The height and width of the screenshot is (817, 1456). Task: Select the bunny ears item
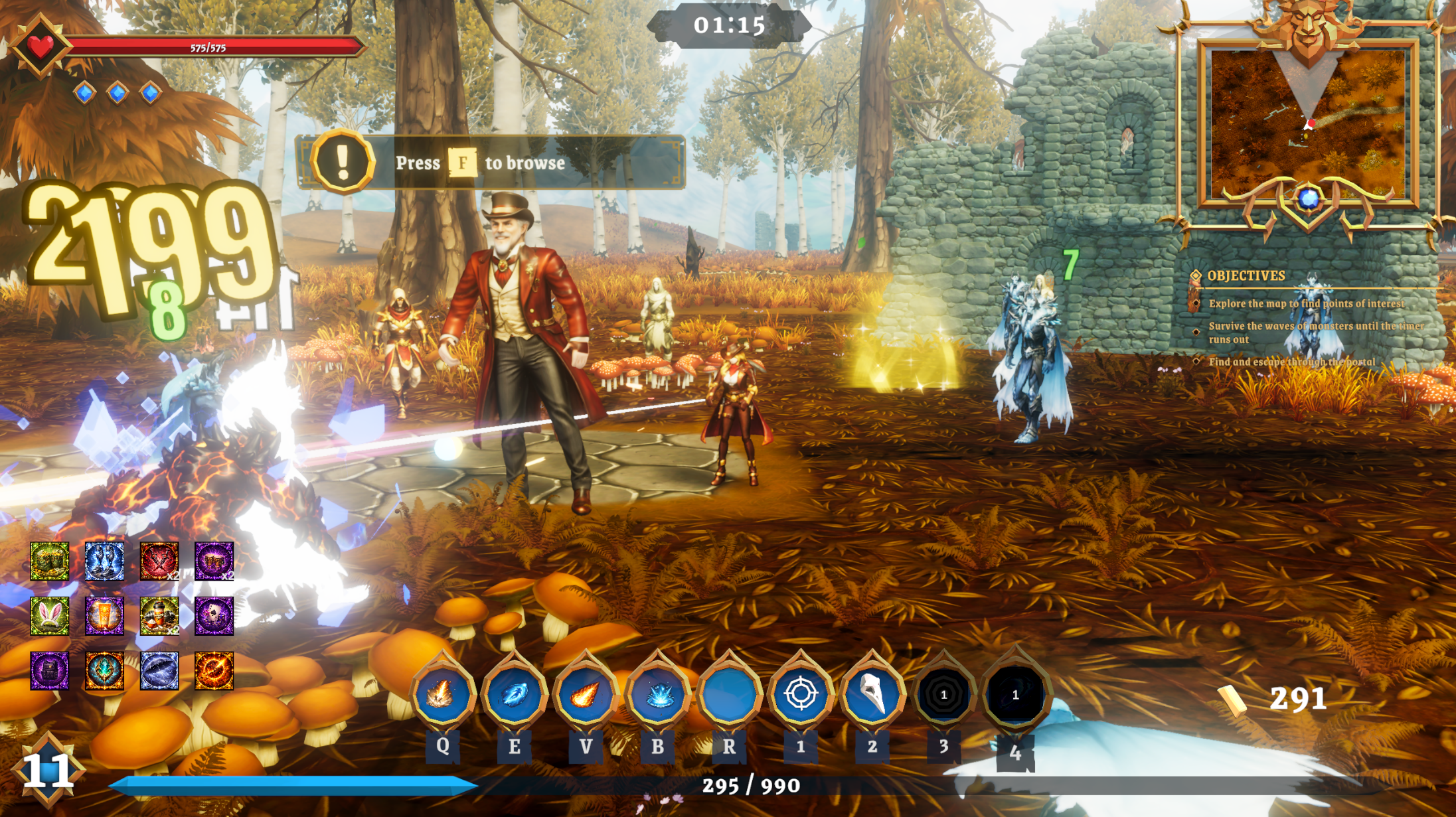(x=50, y=615)
